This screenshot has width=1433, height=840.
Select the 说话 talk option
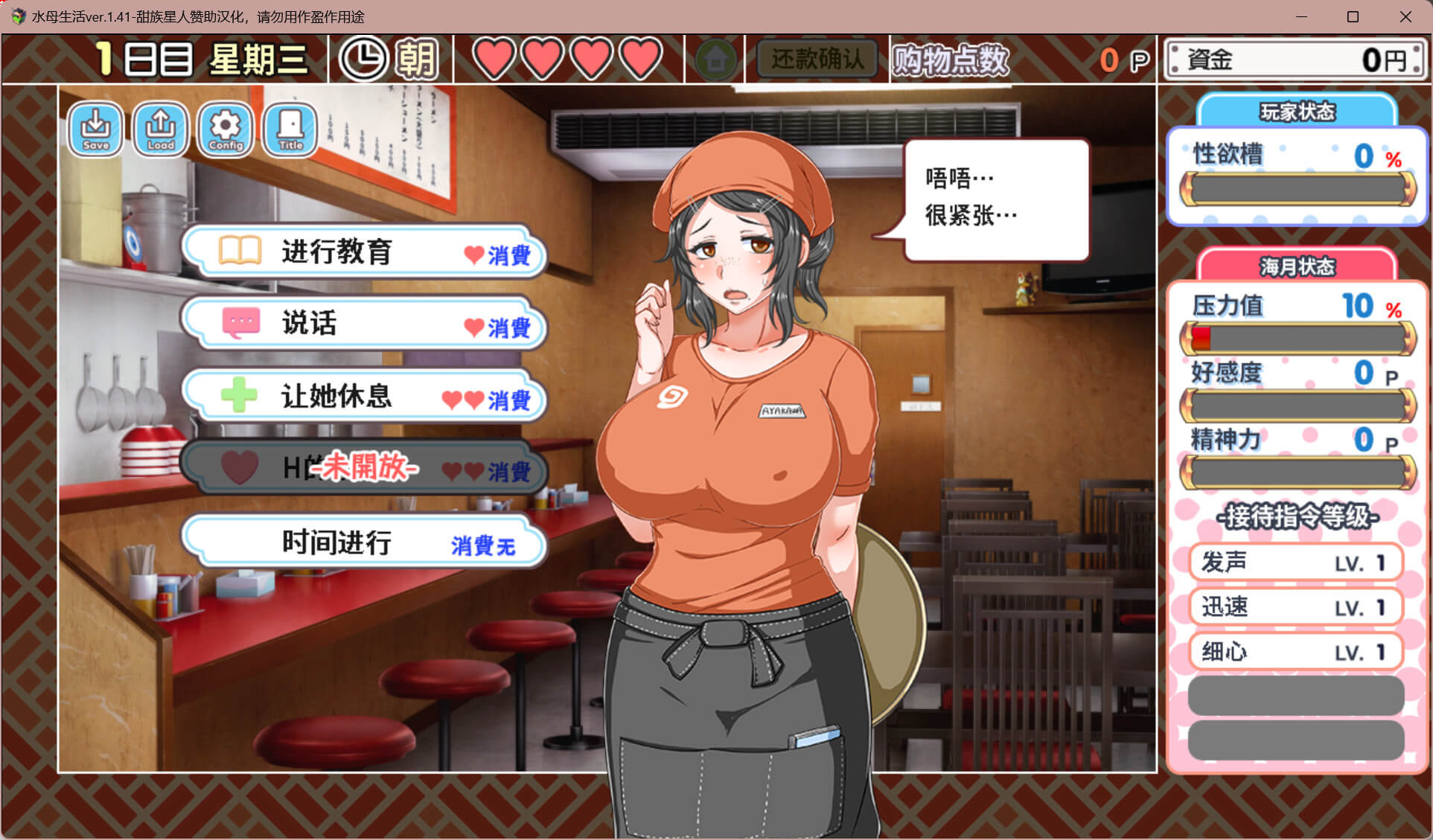365,324
